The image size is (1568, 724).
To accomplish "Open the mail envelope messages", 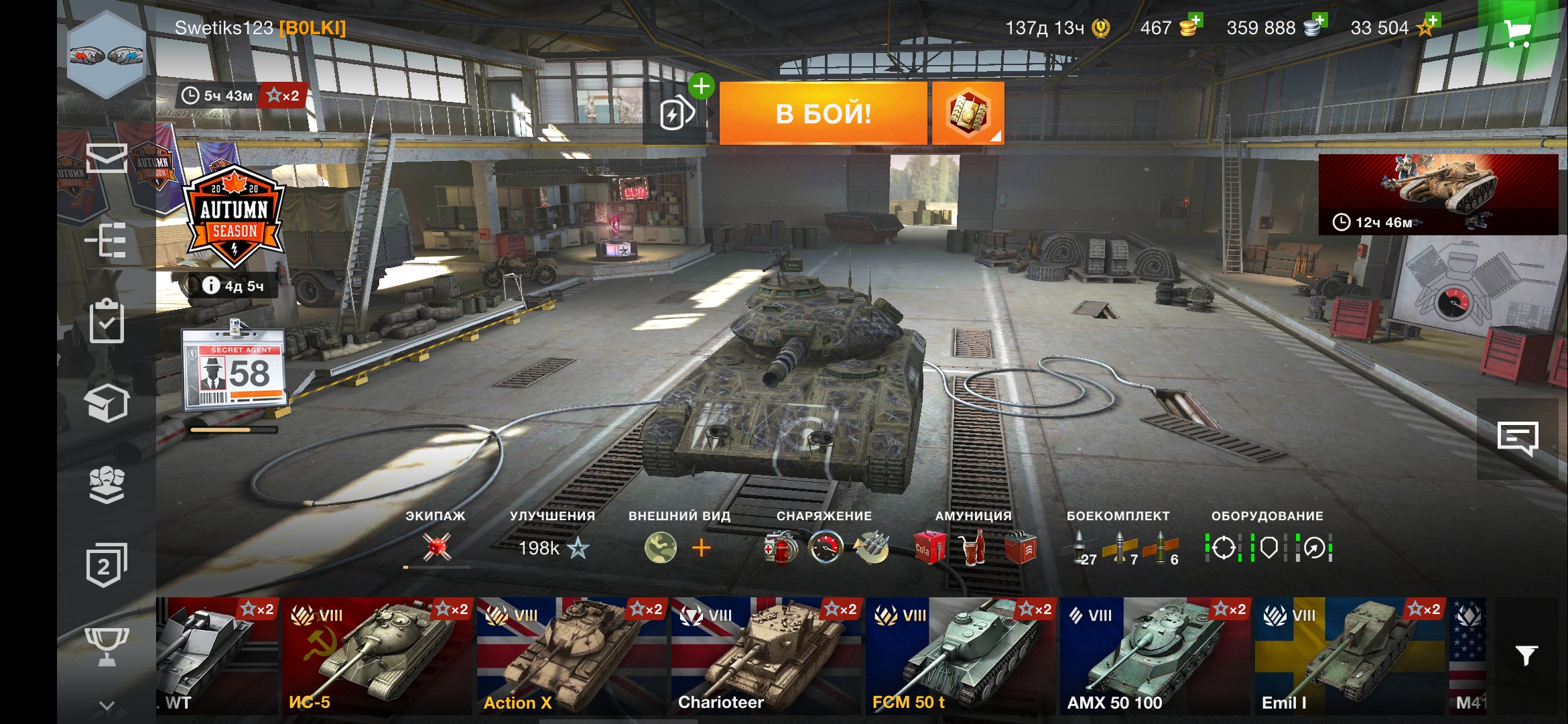I will (x=107, y=158).
